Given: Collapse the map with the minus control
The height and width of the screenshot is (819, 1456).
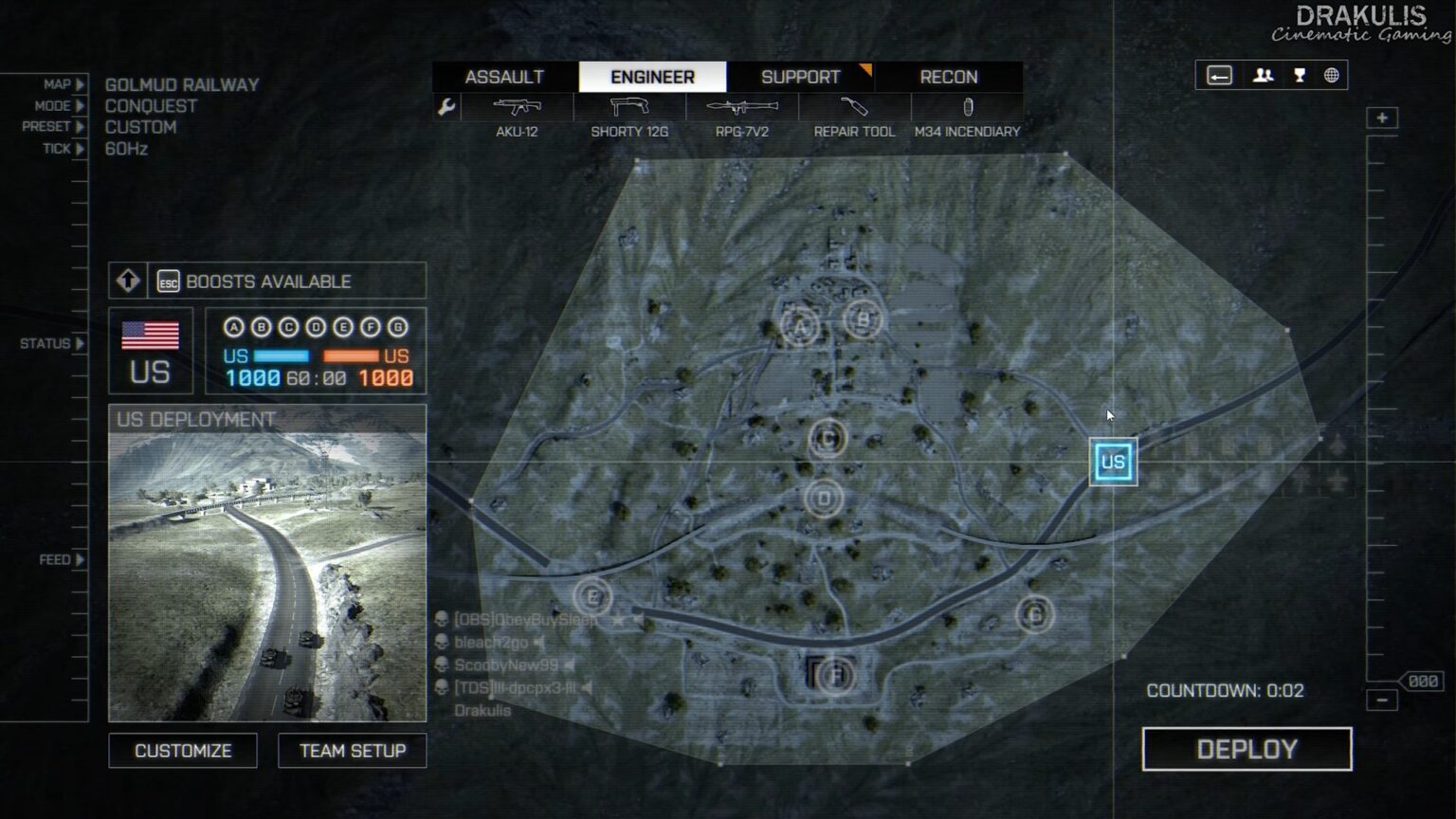Looking at the screenshot, I should tap(1382, 699).
